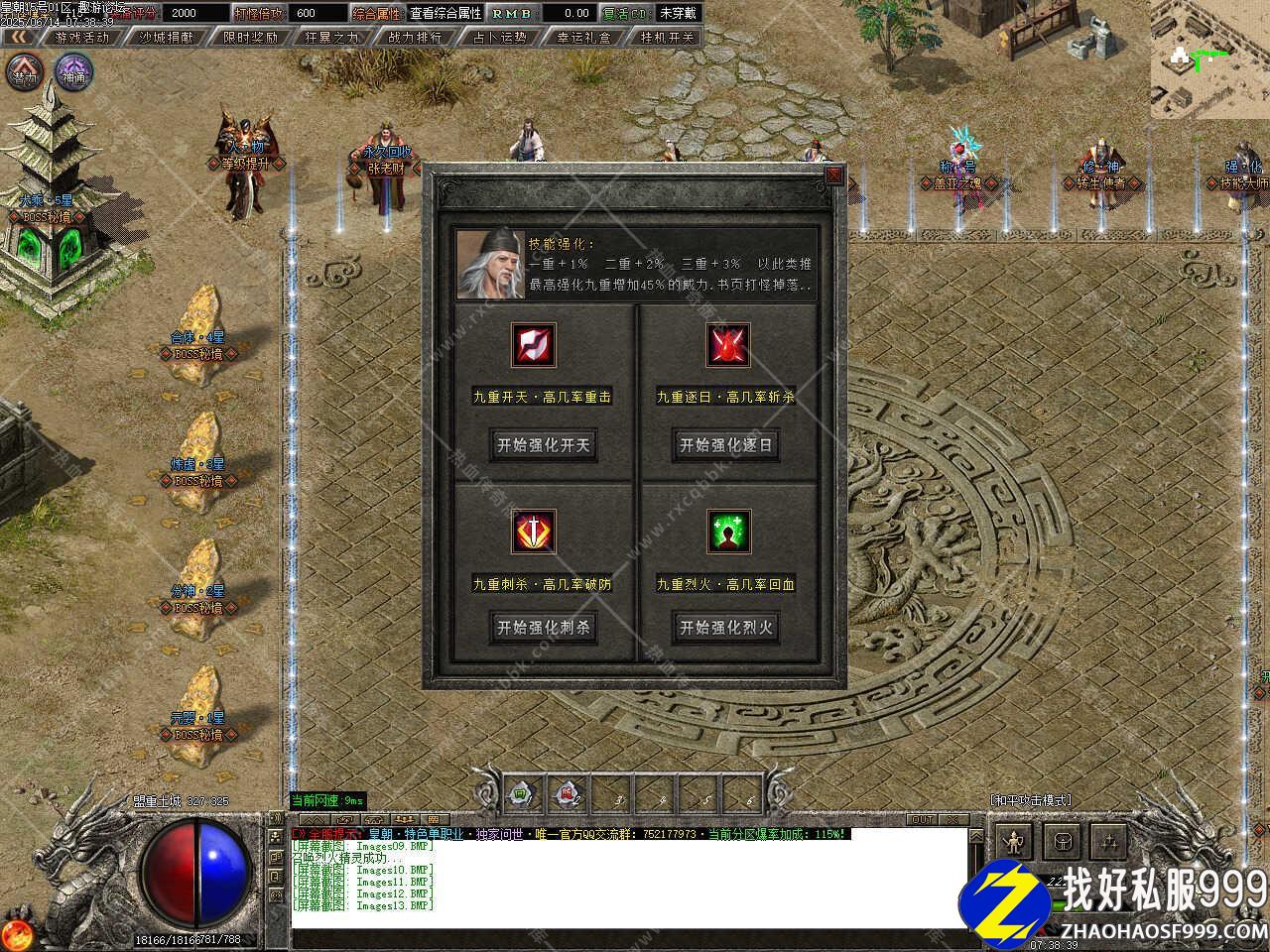Activate the 开始强化烈火 button
This screenshot has width=1270, height=952.
point(725,627)
